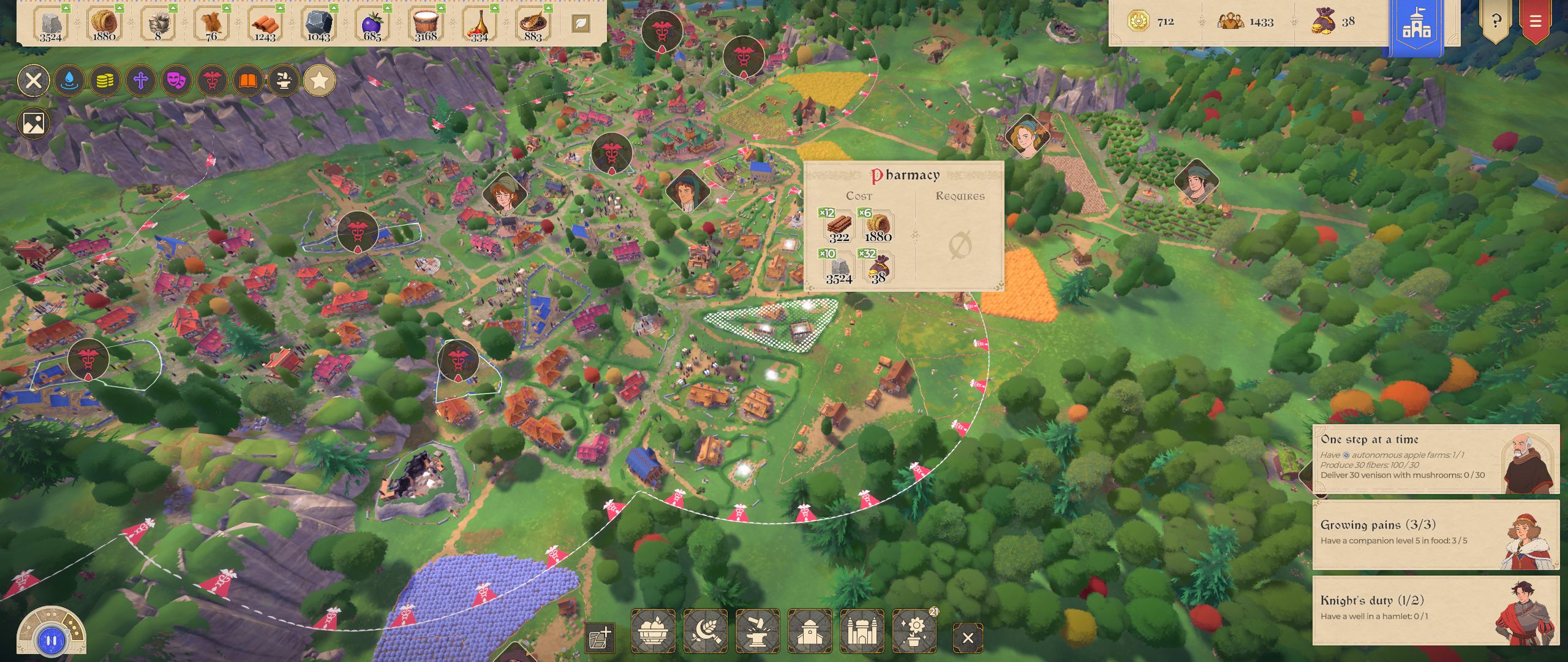Image resolution: width=1568 pixels, height=662 pixels.
Task: Toggle the purple cross faith overlay
Action: point(141,80)
